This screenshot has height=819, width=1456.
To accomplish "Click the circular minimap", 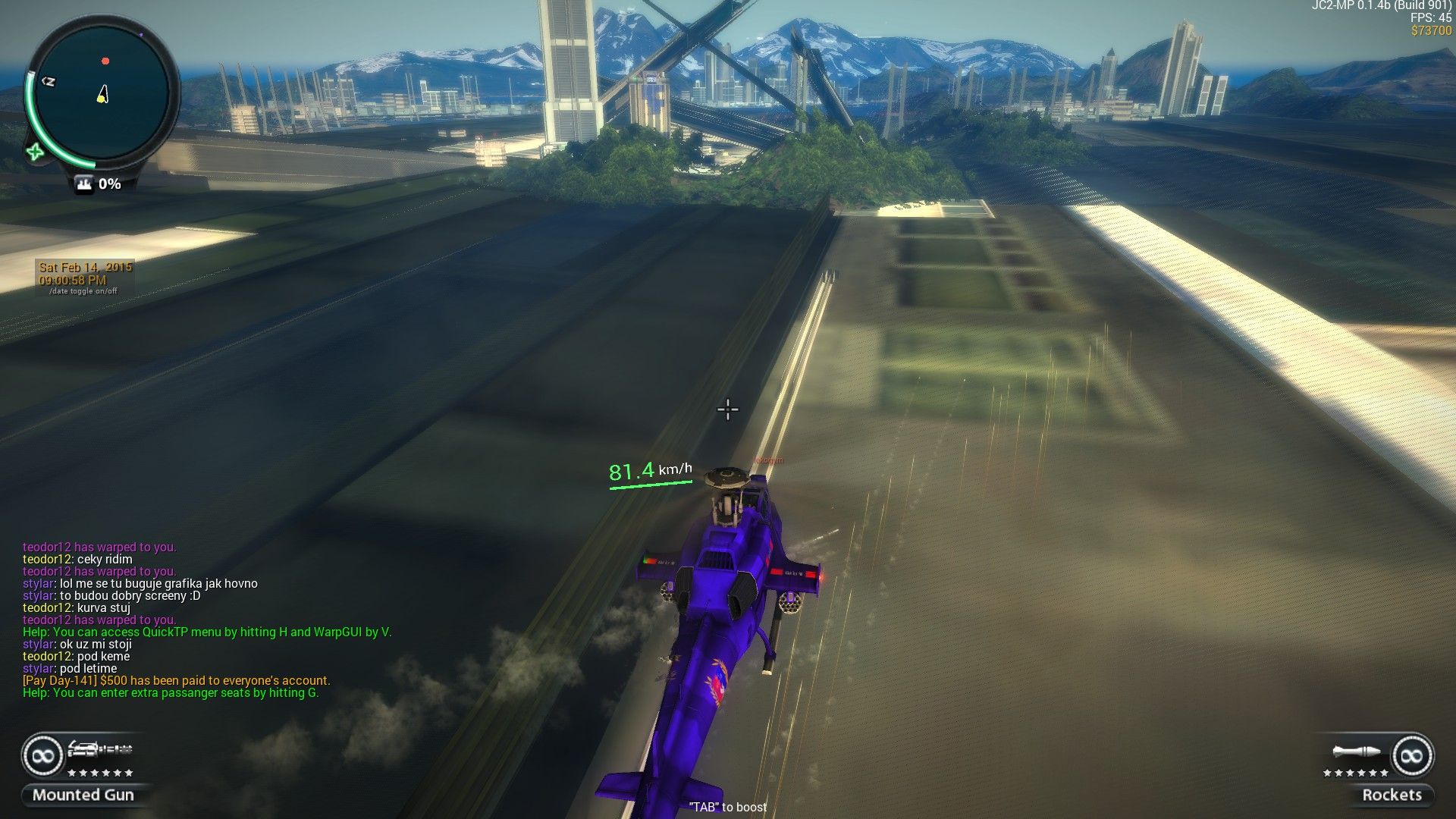I will [x=101, y=94].
